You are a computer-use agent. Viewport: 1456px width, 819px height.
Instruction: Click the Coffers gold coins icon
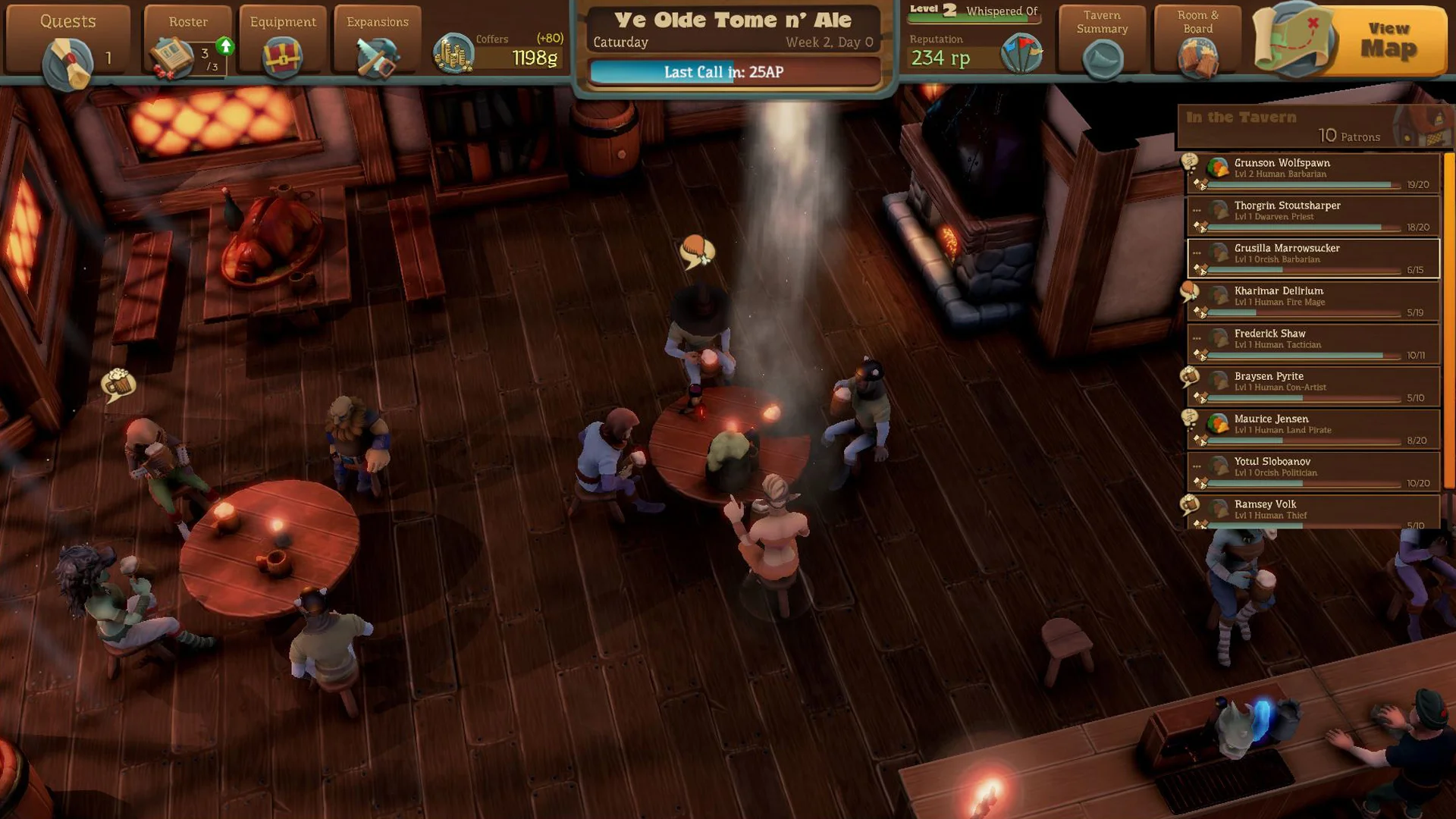click(453, 53)
